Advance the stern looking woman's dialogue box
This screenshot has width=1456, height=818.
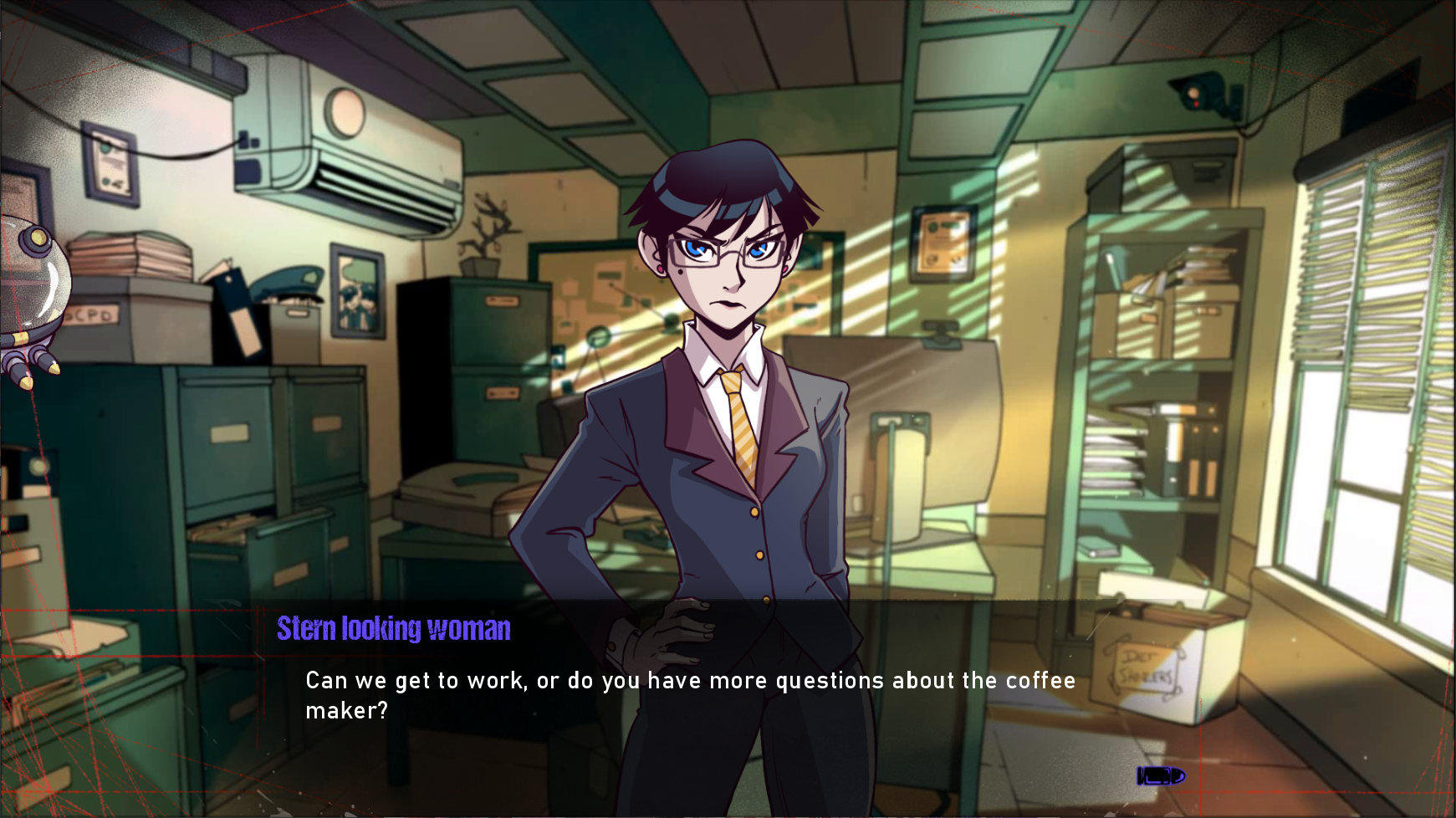coord(689,696)
